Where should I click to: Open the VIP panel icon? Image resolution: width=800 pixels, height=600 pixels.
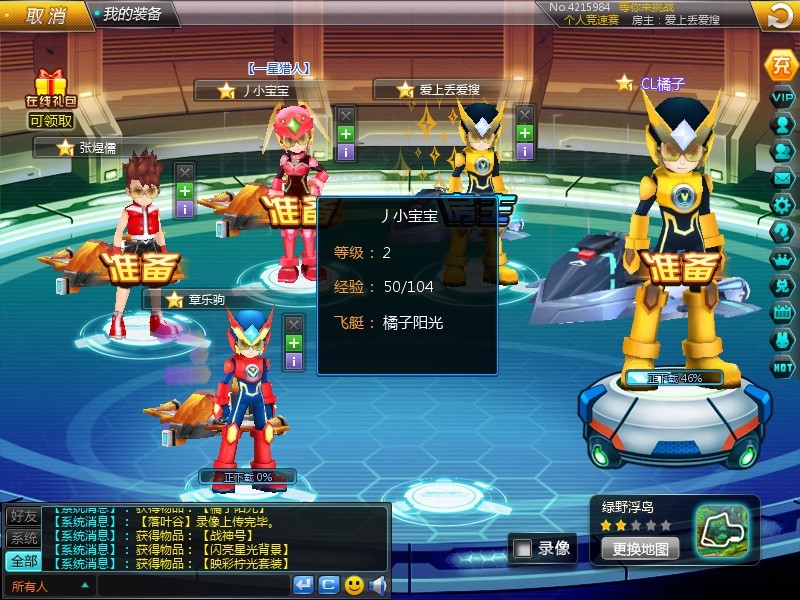[x=782, y=97]
